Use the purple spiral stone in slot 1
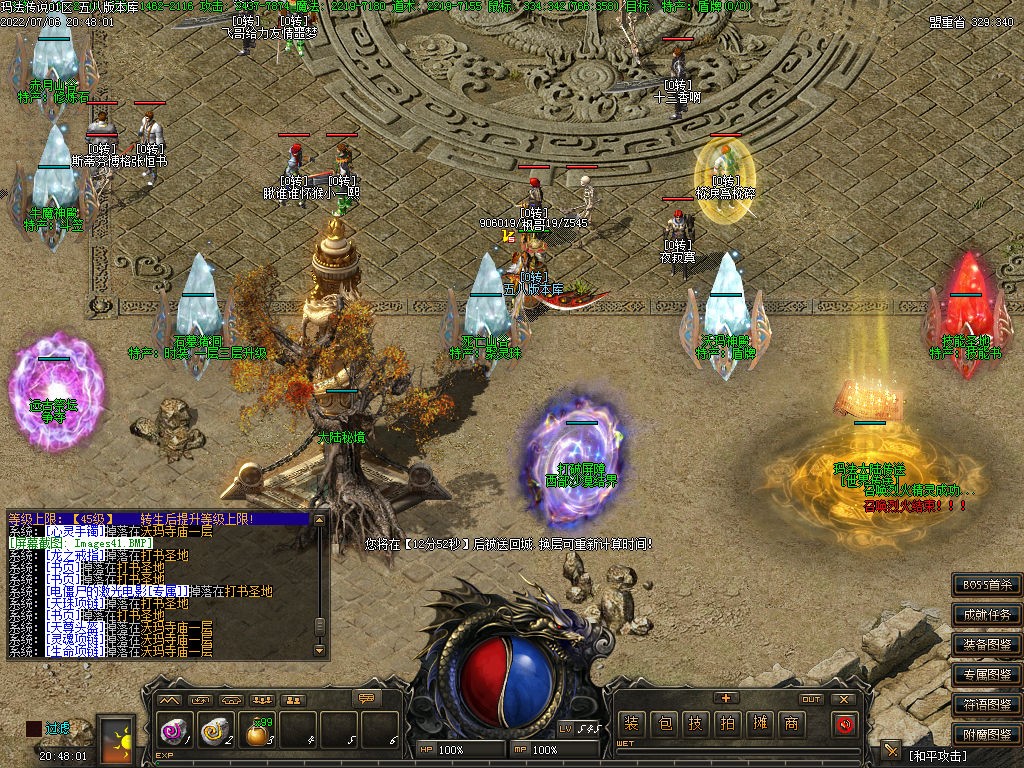 tap(175, 731)
